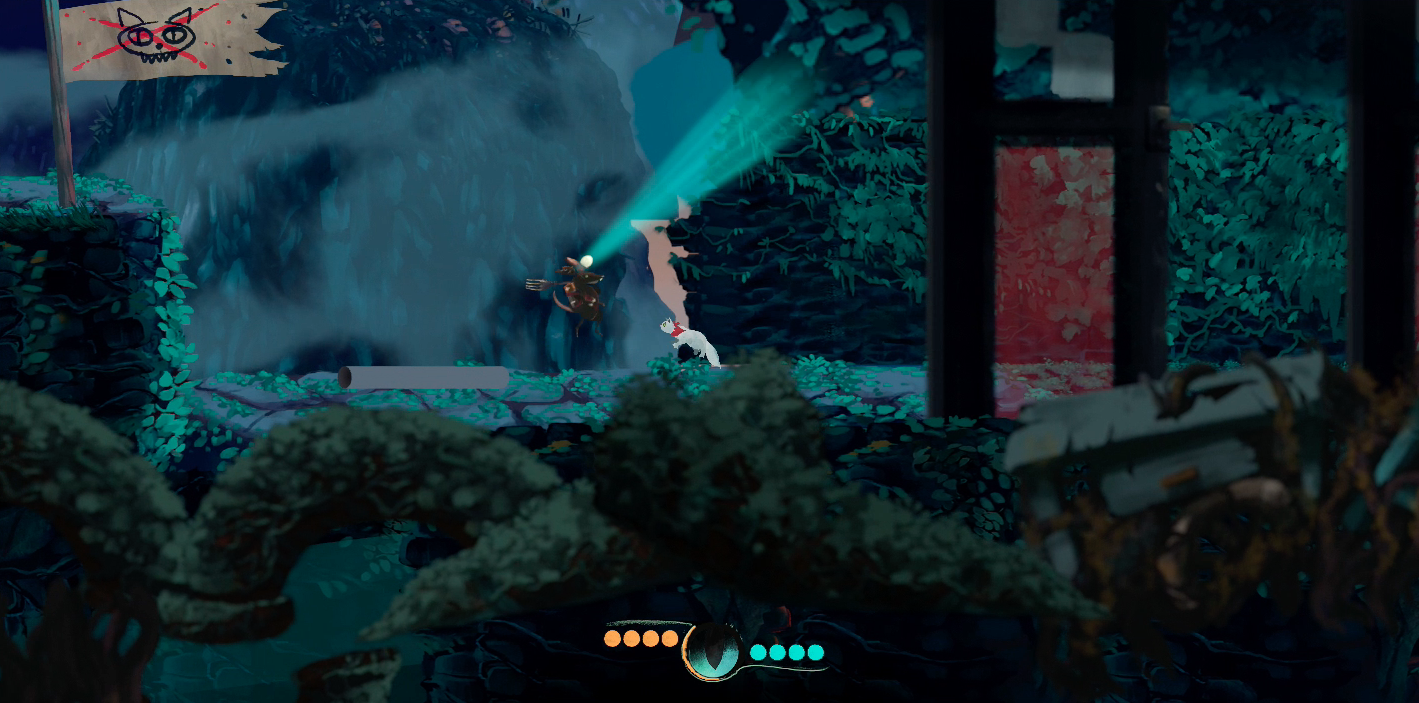Click the cat eye emblem in the HUD
Viewport: 1419px width, 703px height.
[x=713, y=650]
